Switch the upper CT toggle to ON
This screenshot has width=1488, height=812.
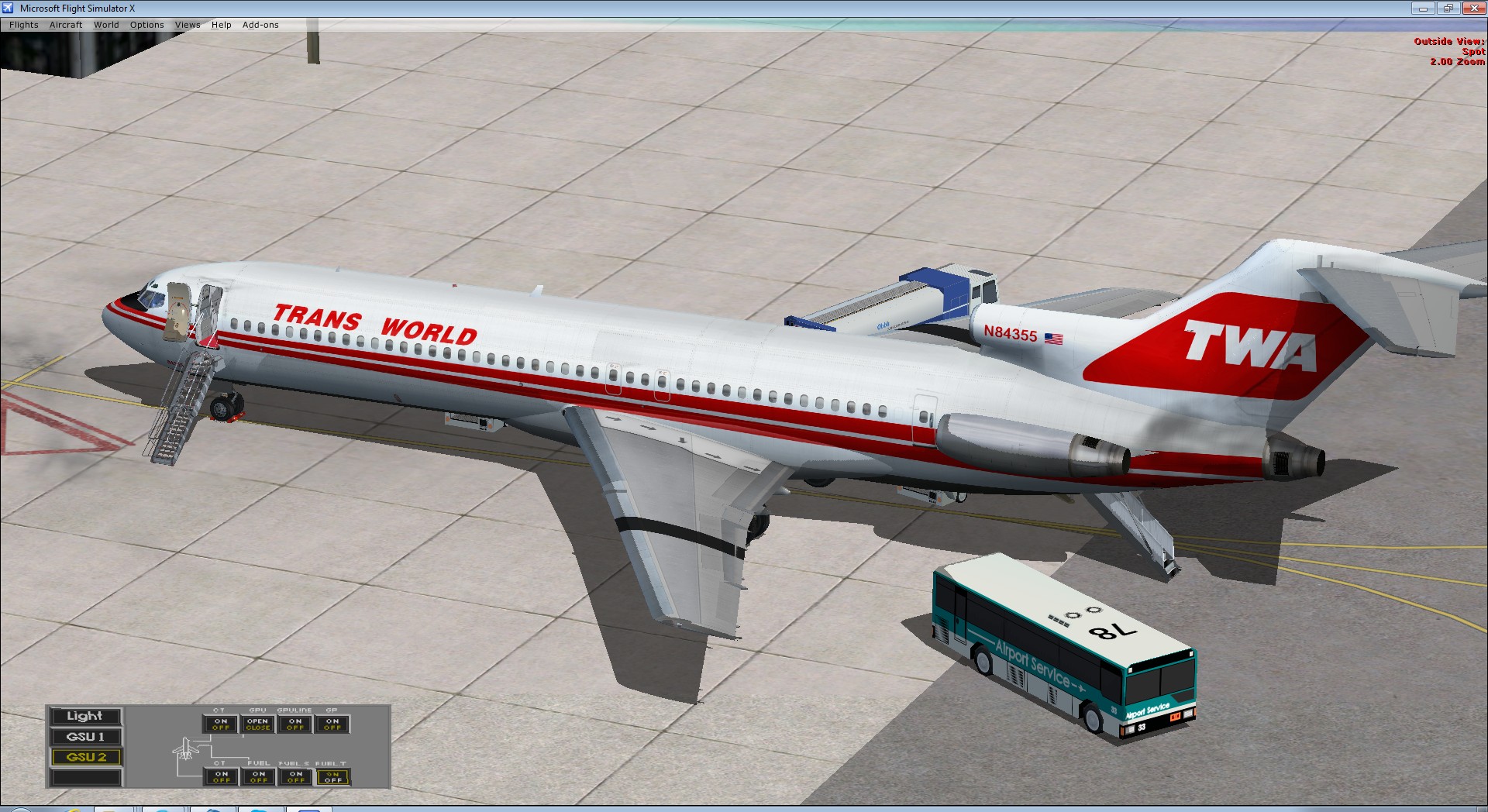point(221,719)
